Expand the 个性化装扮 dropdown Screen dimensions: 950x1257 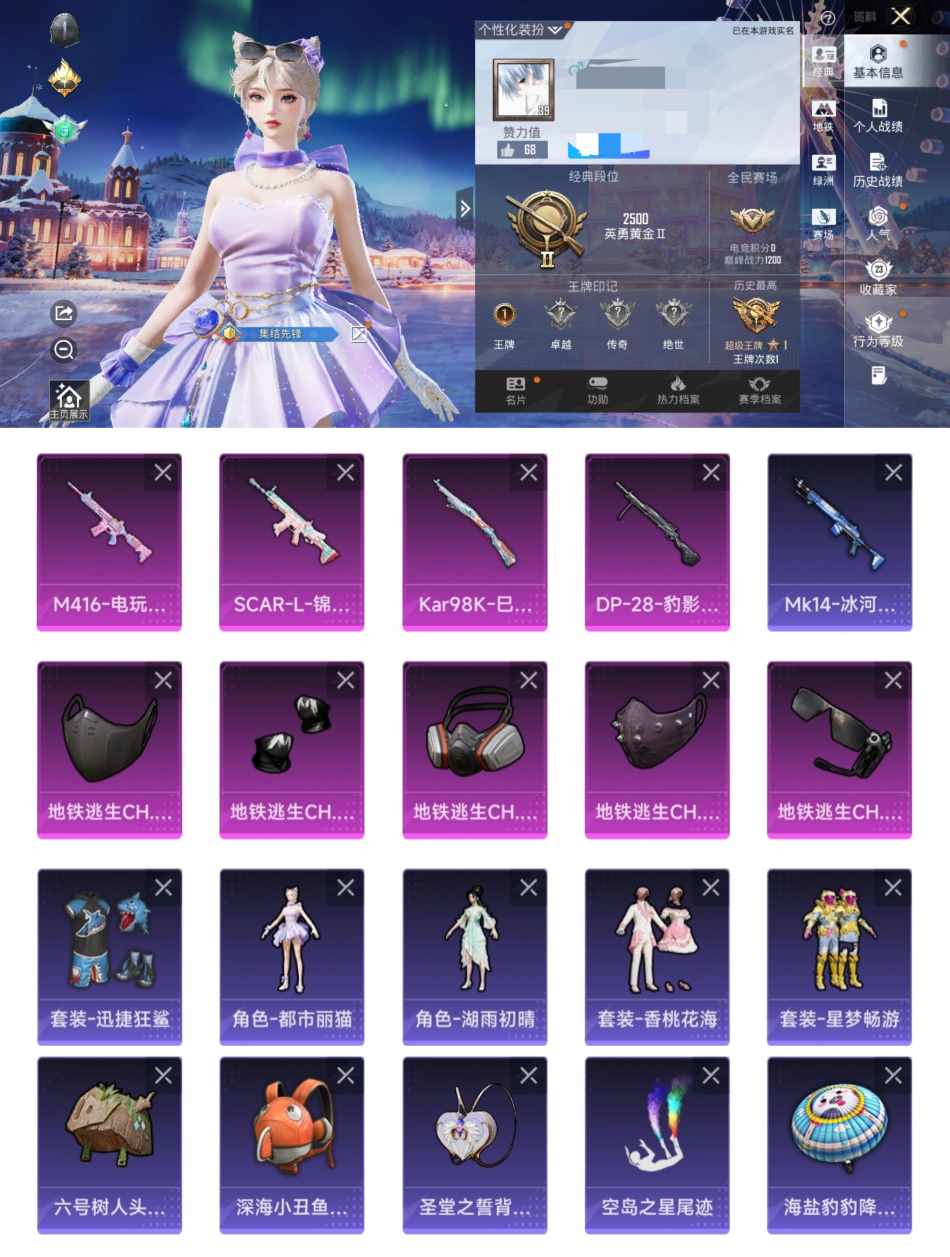pos(521,30)
